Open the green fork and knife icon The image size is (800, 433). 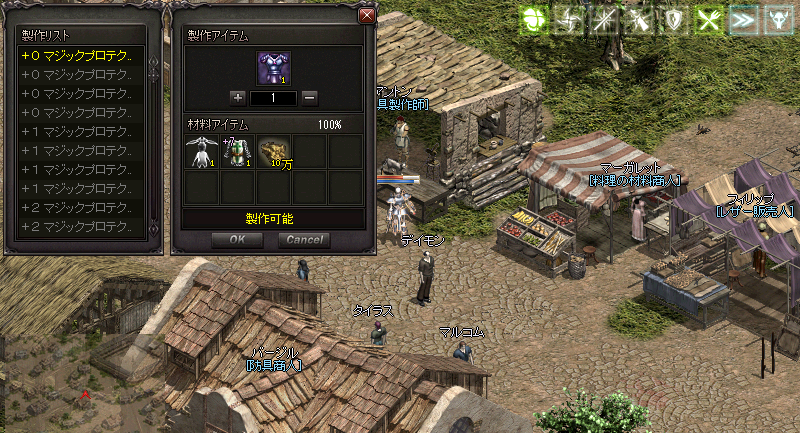pyautogui.click(x=706, y=20)
